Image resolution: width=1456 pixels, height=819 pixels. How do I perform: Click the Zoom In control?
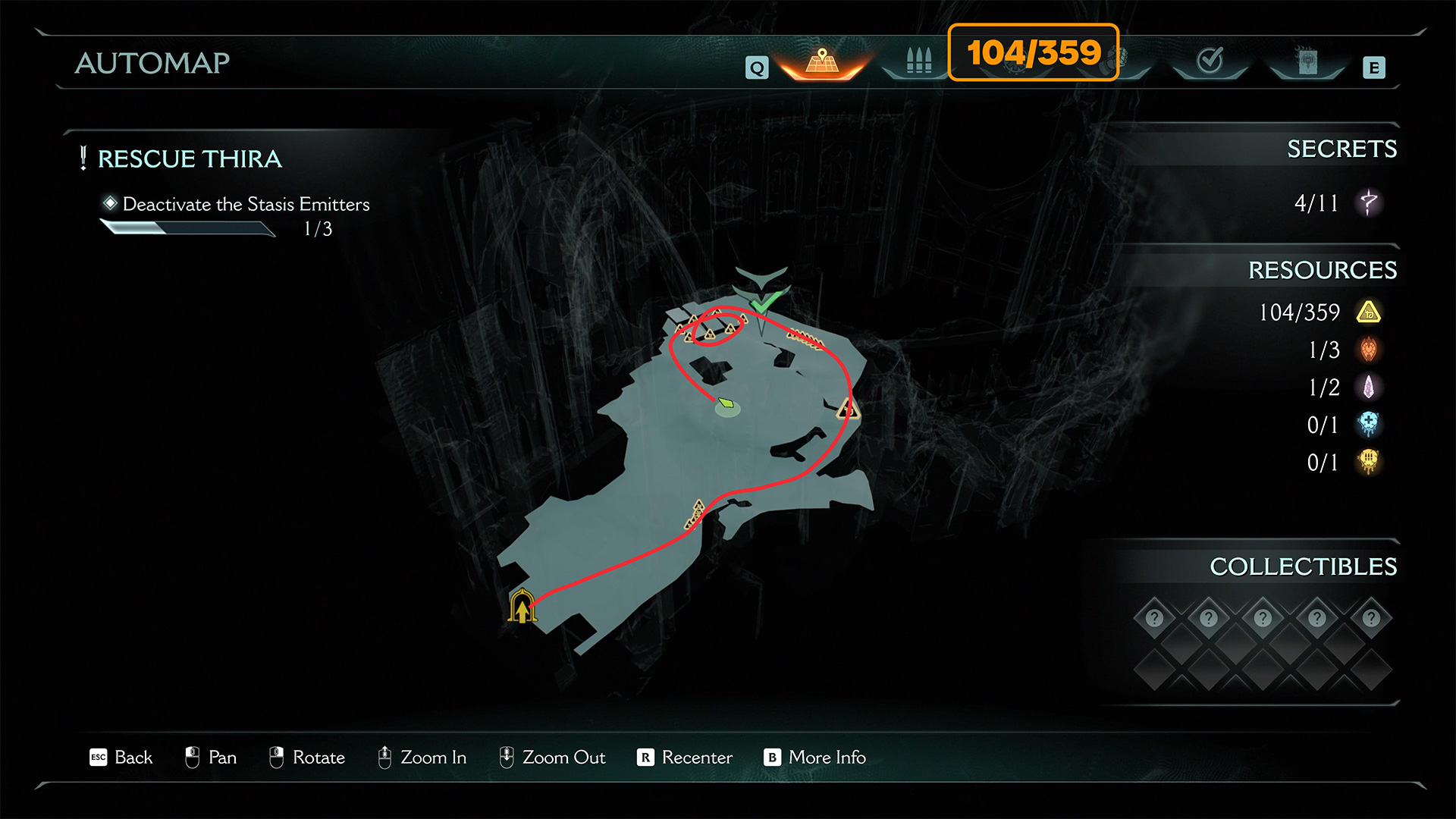pyautogui.click(x=422, y=757)
